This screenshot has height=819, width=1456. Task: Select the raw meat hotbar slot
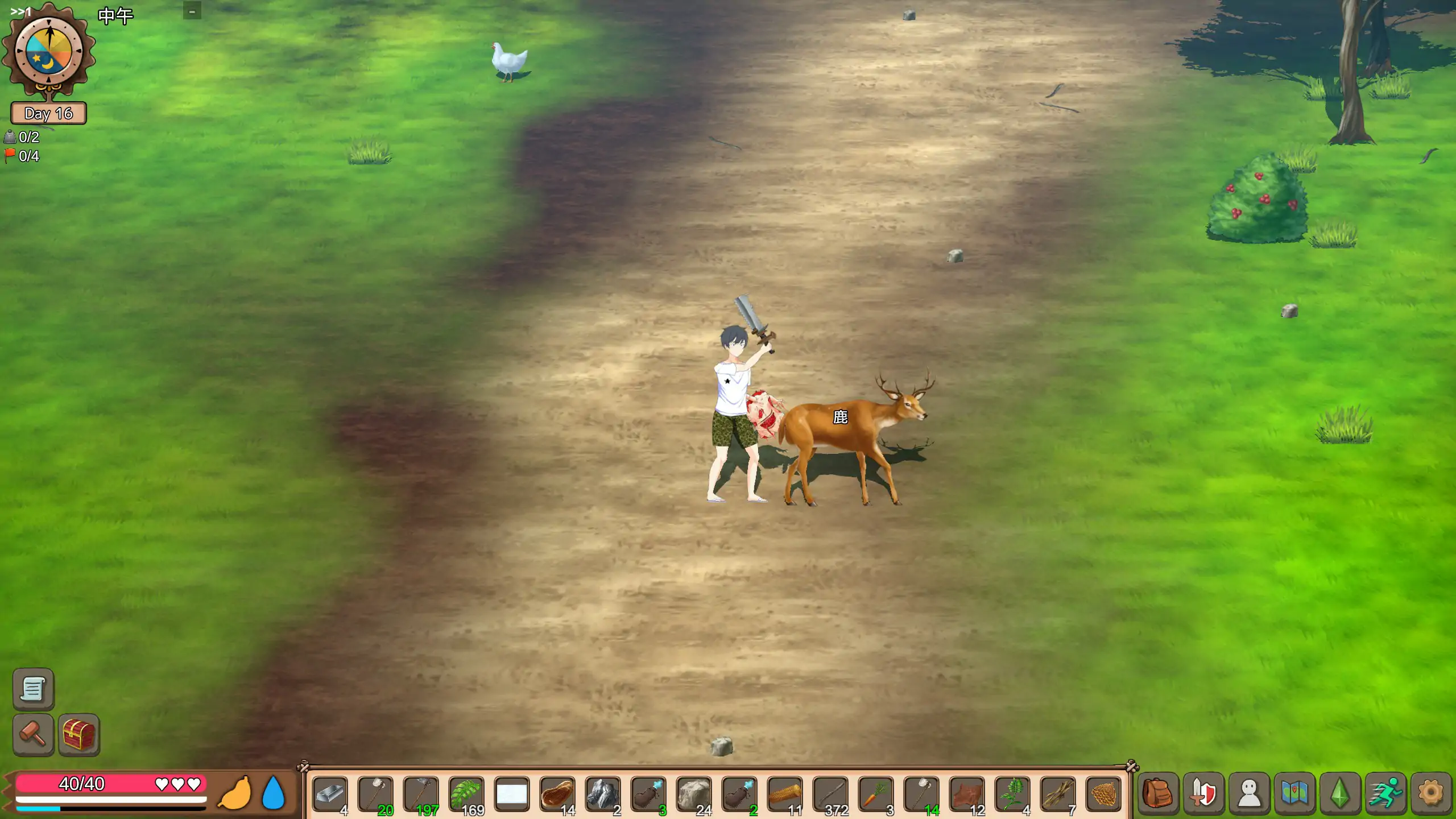(557, 795)
